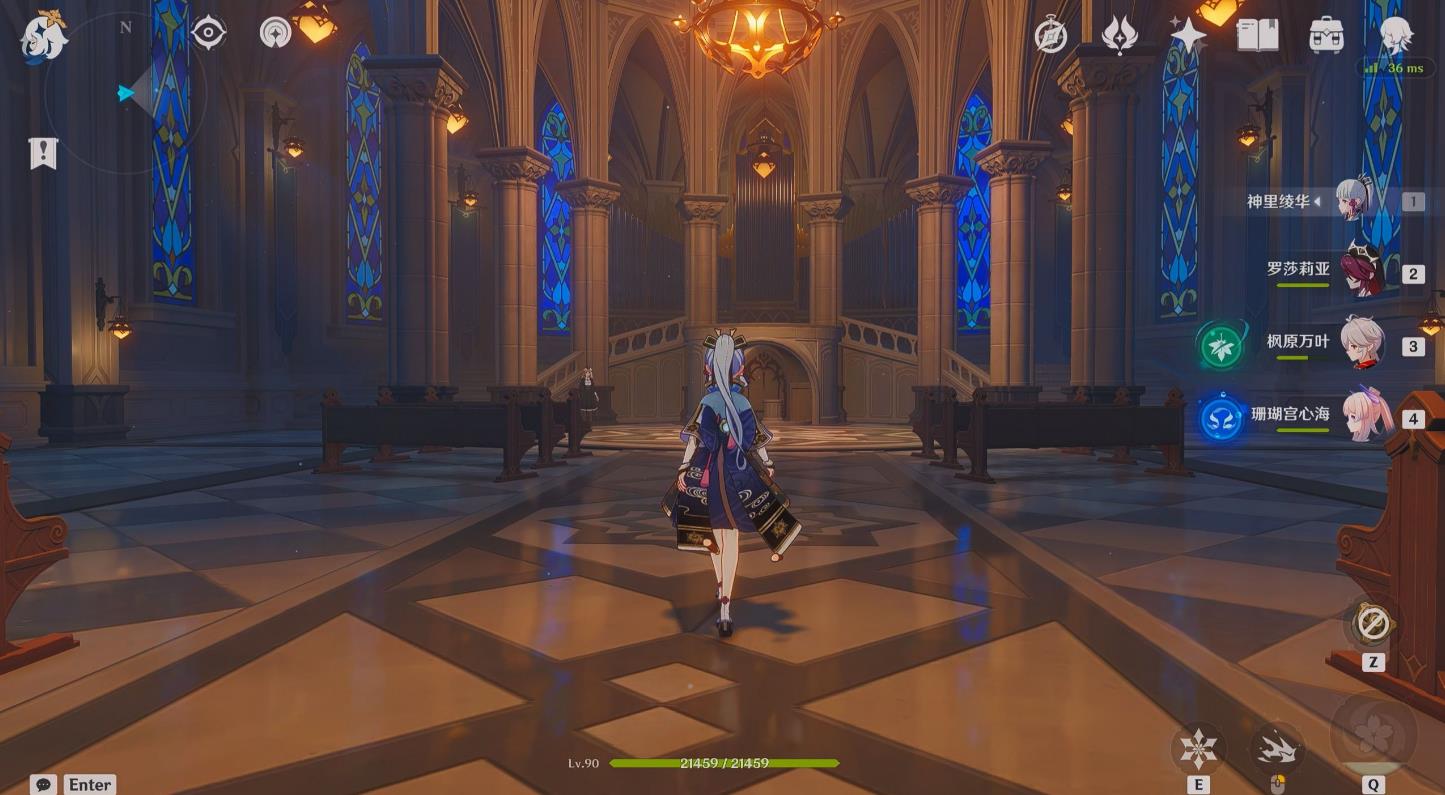Open the Wish four-pointed star icon
Image resolution: width=1445 pixels, height=795 pixels.
pos(1189,35)
